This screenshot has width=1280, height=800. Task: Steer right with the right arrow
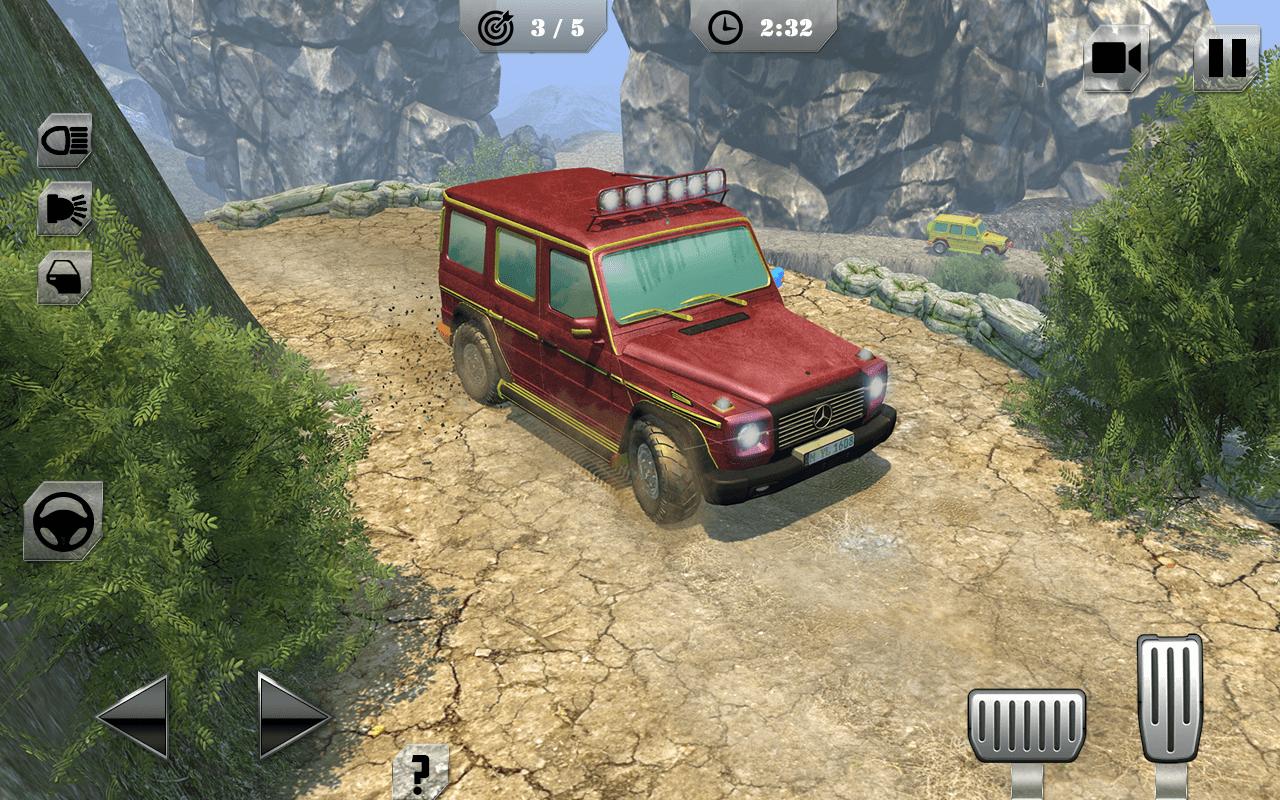click(x=293, y=716)
